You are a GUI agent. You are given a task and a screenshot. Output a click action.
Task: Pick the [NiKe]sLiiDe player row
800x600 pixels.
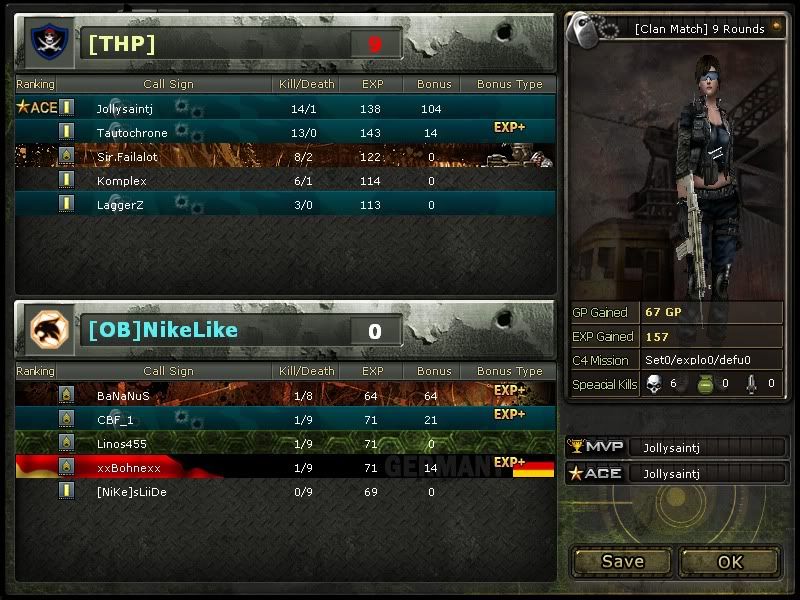tap(285, 491)
